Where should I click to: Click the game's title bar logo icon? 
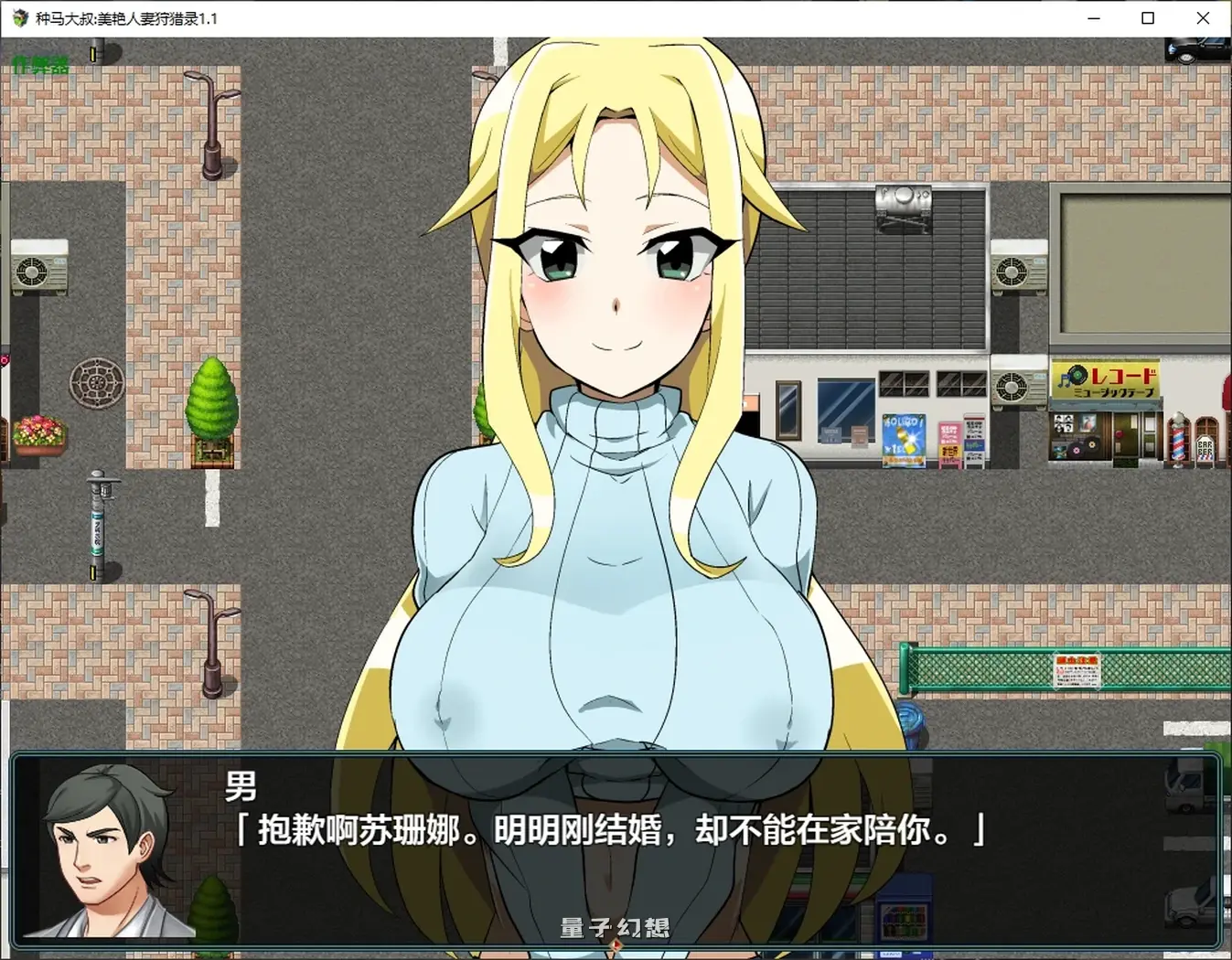click(x=18, y=18)
